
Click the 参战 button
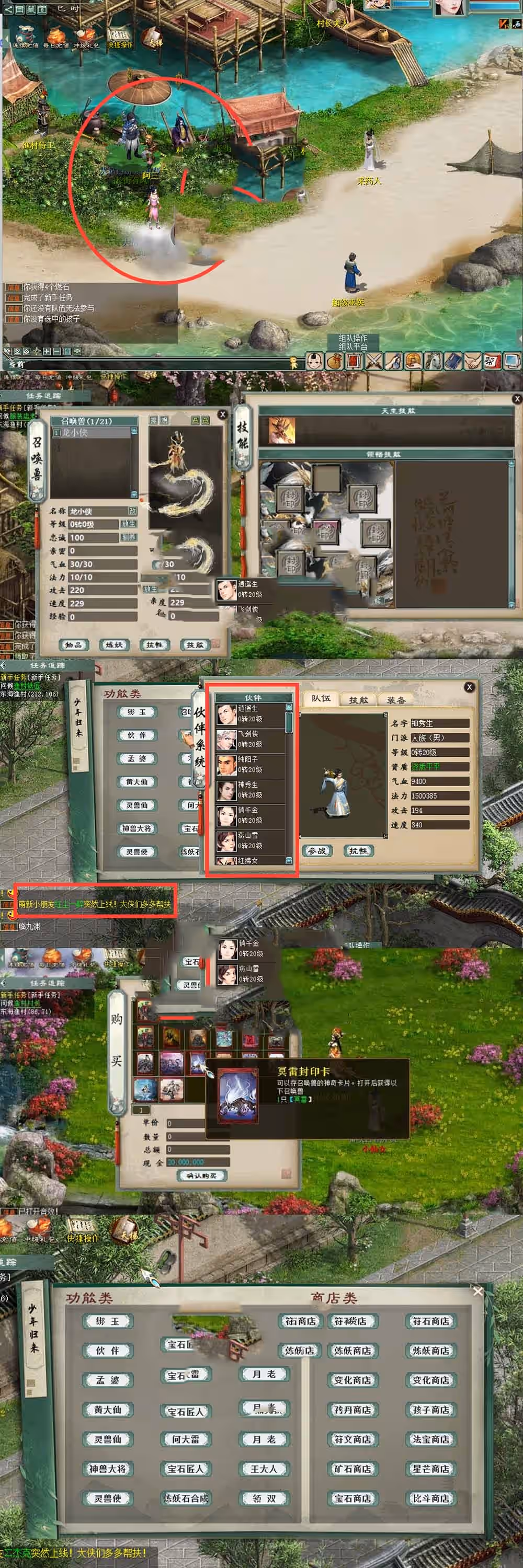[317, 850]
